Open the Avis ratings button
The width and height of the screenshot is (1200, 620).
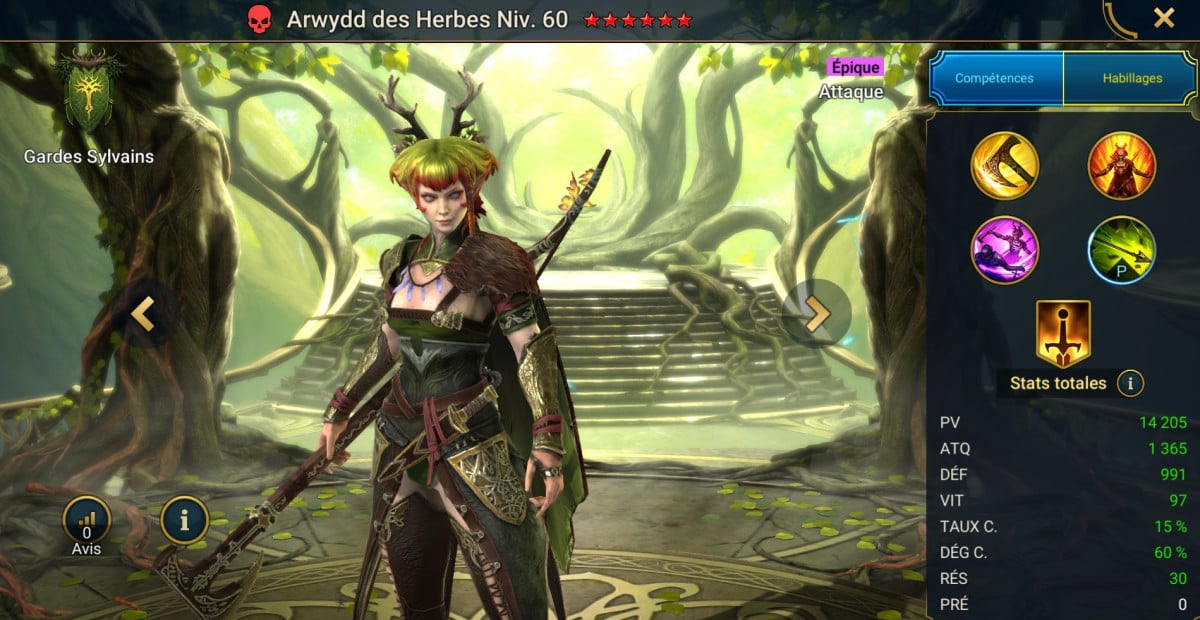coord(86,520)
